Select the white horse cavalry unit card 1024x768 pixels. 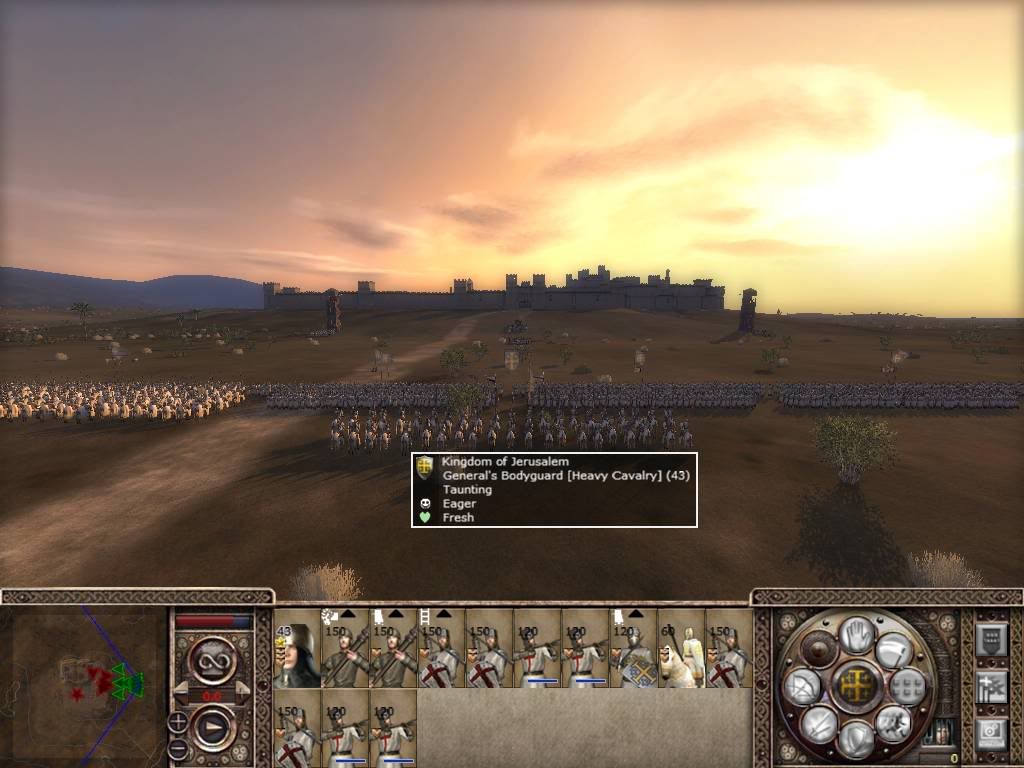pos(681,648)
